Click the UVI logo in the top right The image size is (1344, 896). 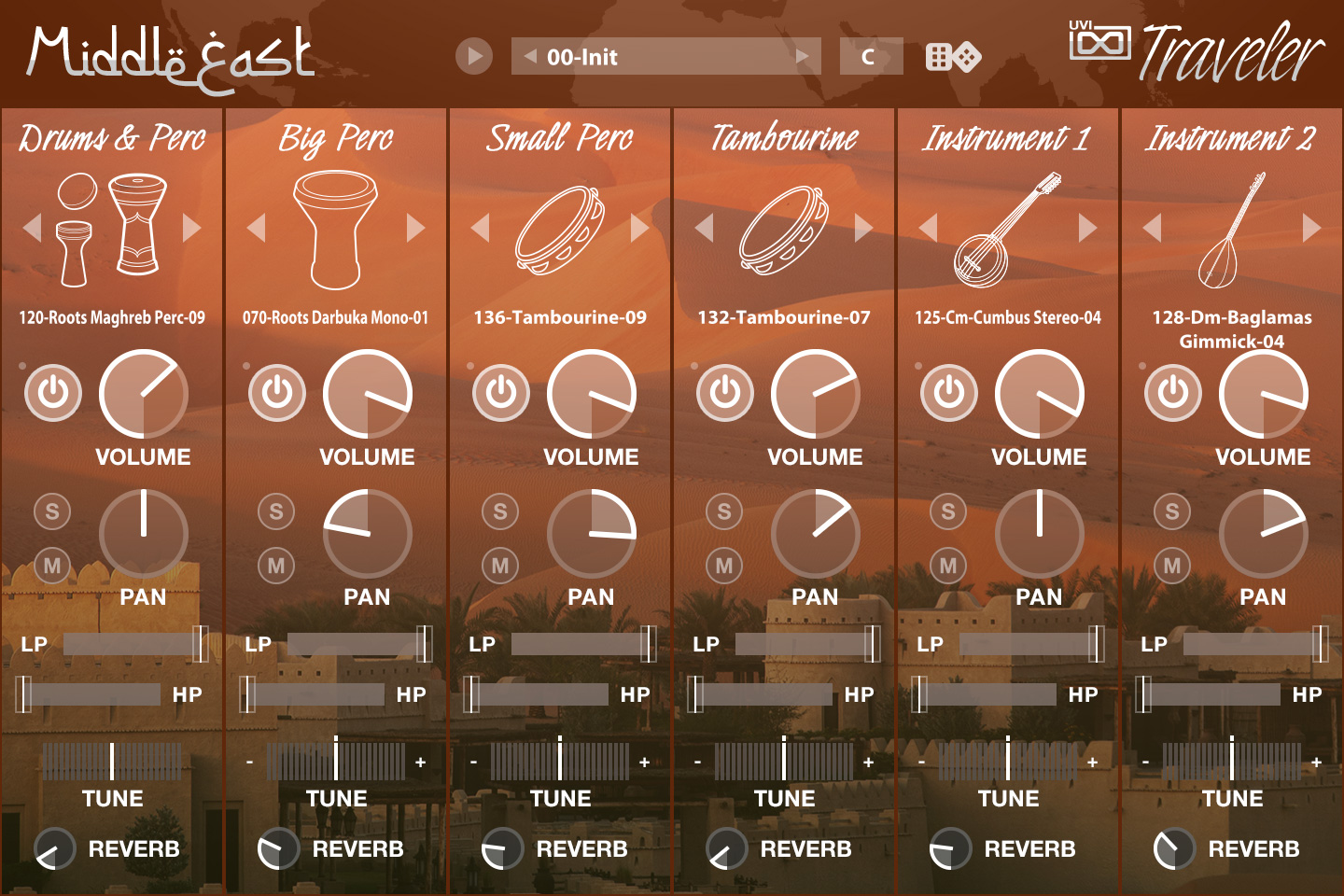[x=1099, y=42]
